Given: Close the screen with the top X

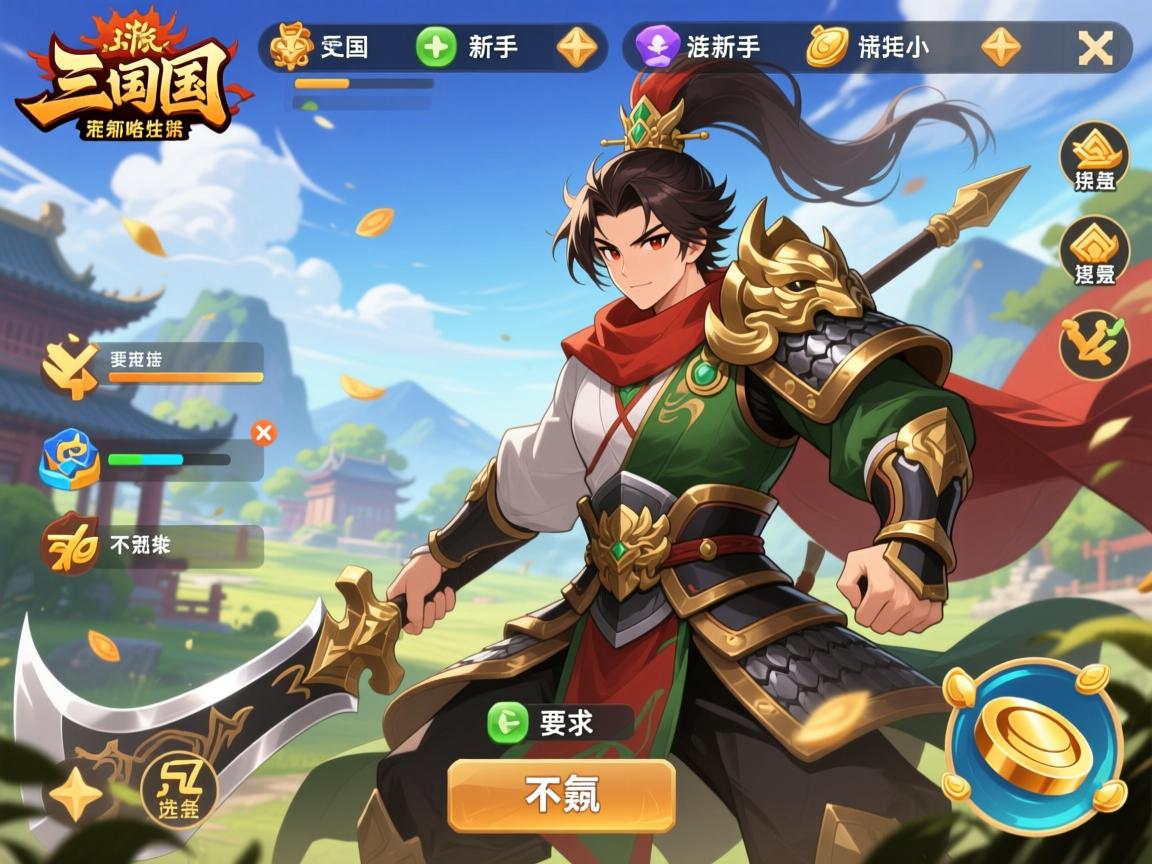Looking at the screenshot, I should (x=1095, y=48).
